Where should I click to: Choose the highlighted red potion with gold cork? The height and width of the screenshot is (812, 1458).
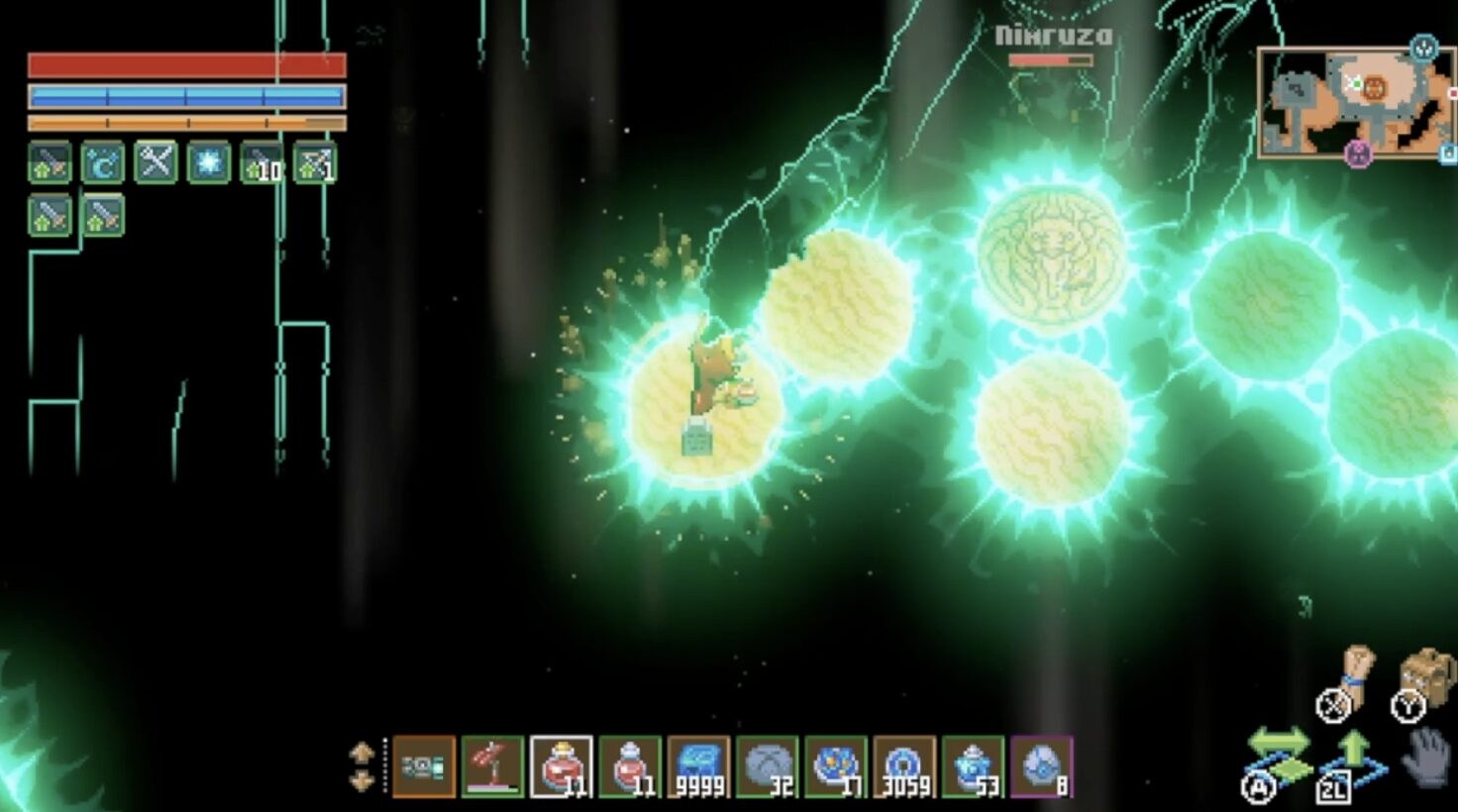pyautogui.click(x=561, y=766)
